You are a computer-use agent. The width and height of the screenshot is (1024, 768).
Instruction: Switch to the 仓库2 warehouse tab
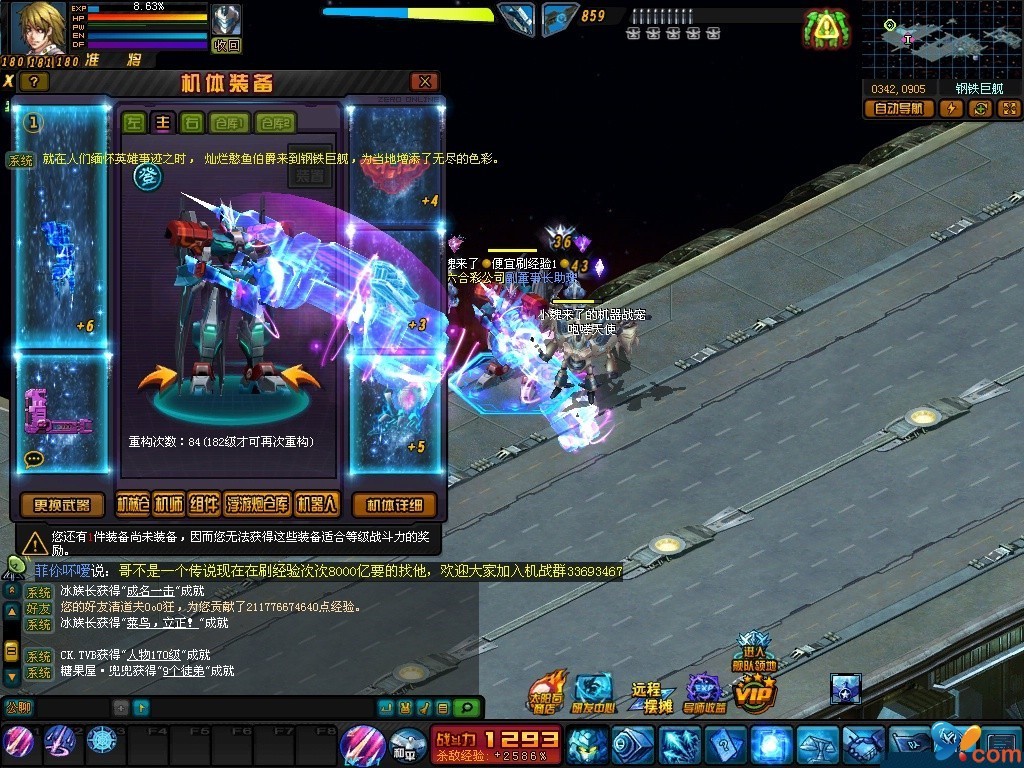coord(275,123)
